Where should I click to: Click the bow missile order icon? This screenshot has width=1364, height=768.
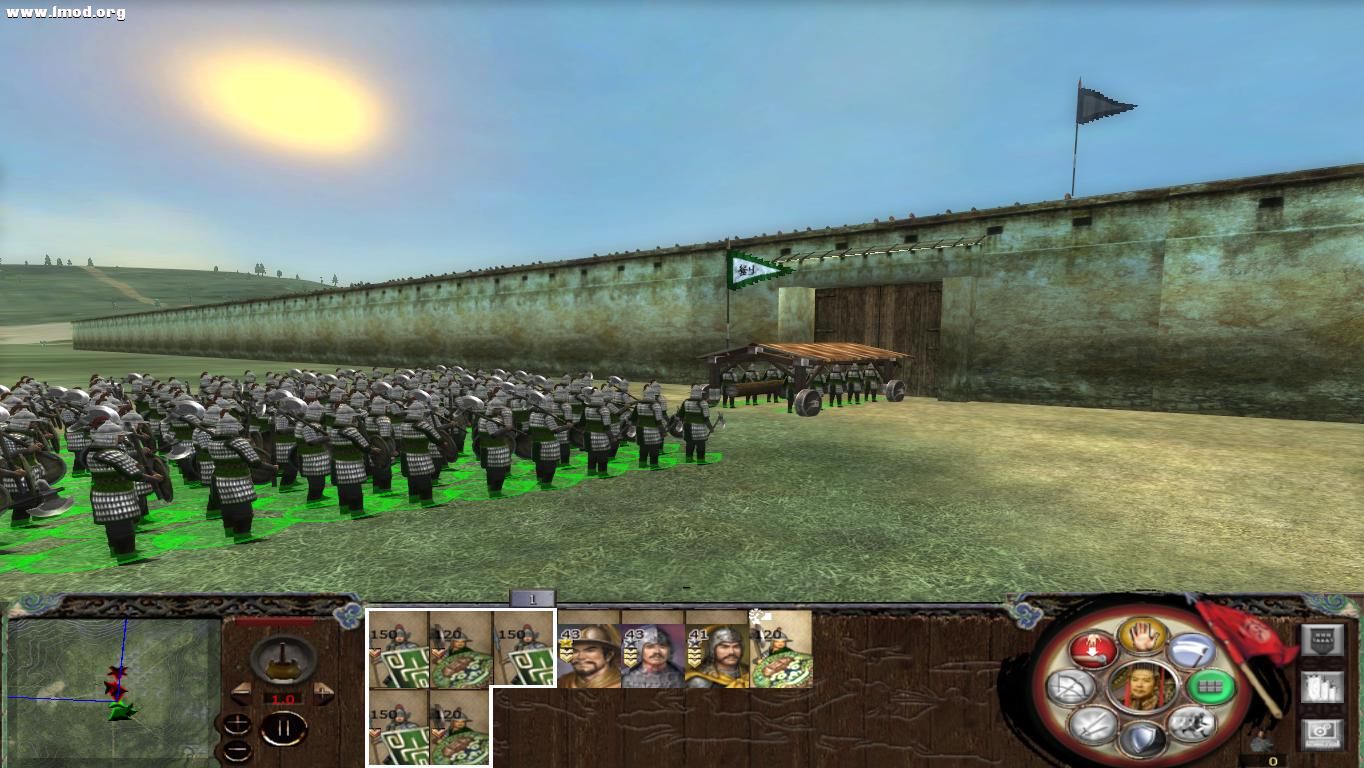pyautogui.click(x=1071, y=685)
